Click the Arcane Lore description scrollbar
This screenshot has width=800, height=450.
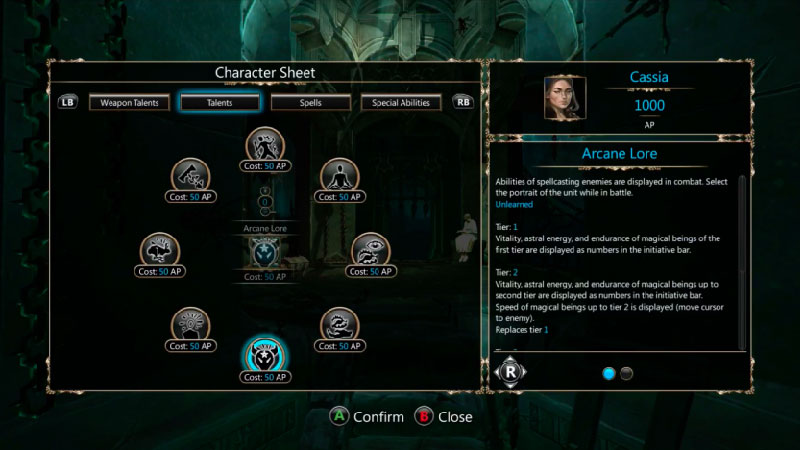[741, 260]
